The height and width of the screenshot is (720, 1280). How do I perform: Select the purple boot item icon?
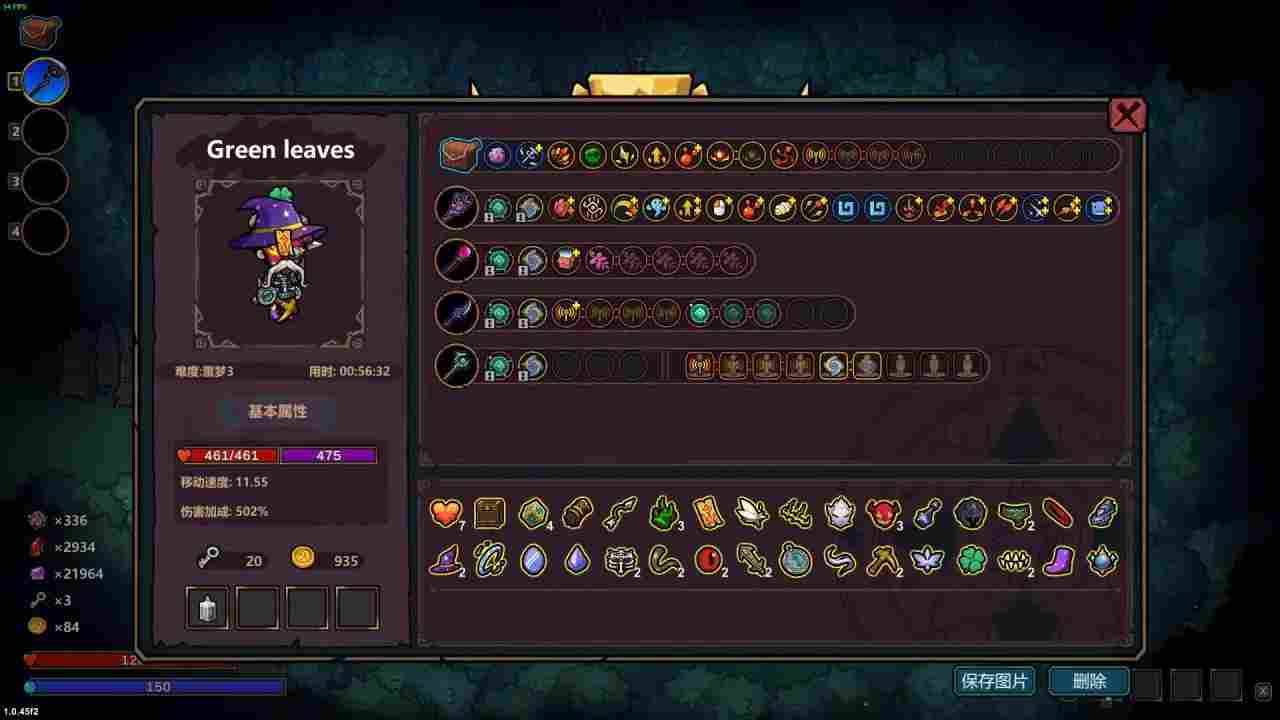[1057, 562]
